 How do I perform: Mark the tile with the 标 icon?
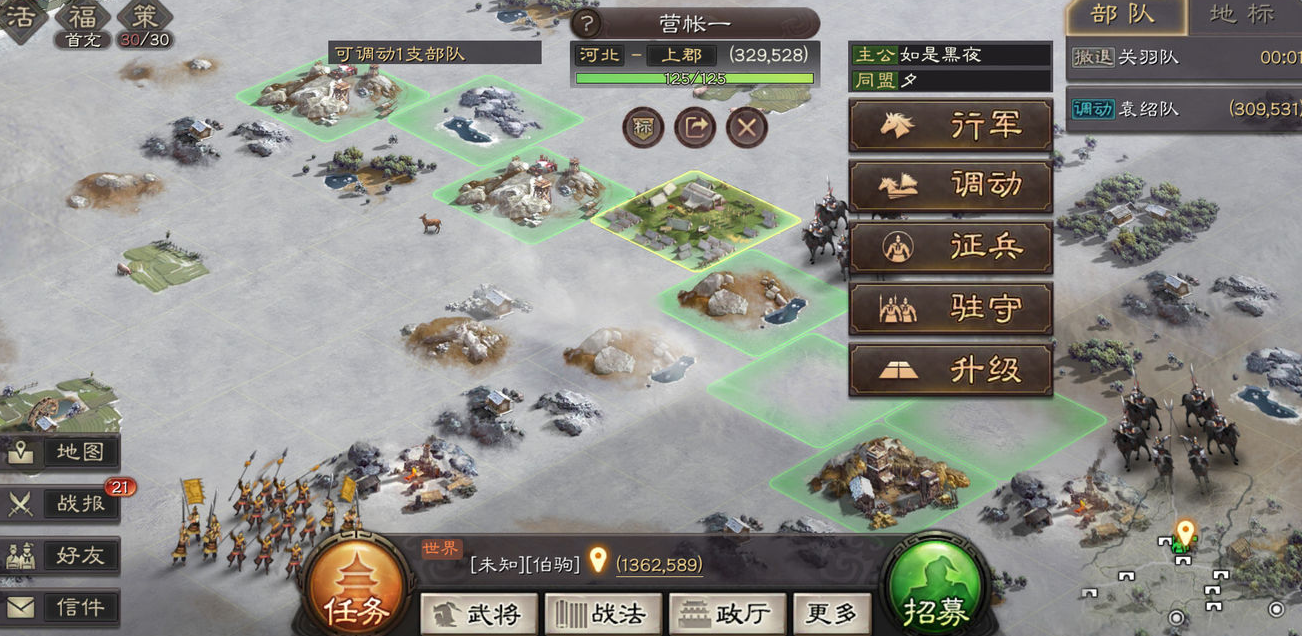click(x=643, y=127)
